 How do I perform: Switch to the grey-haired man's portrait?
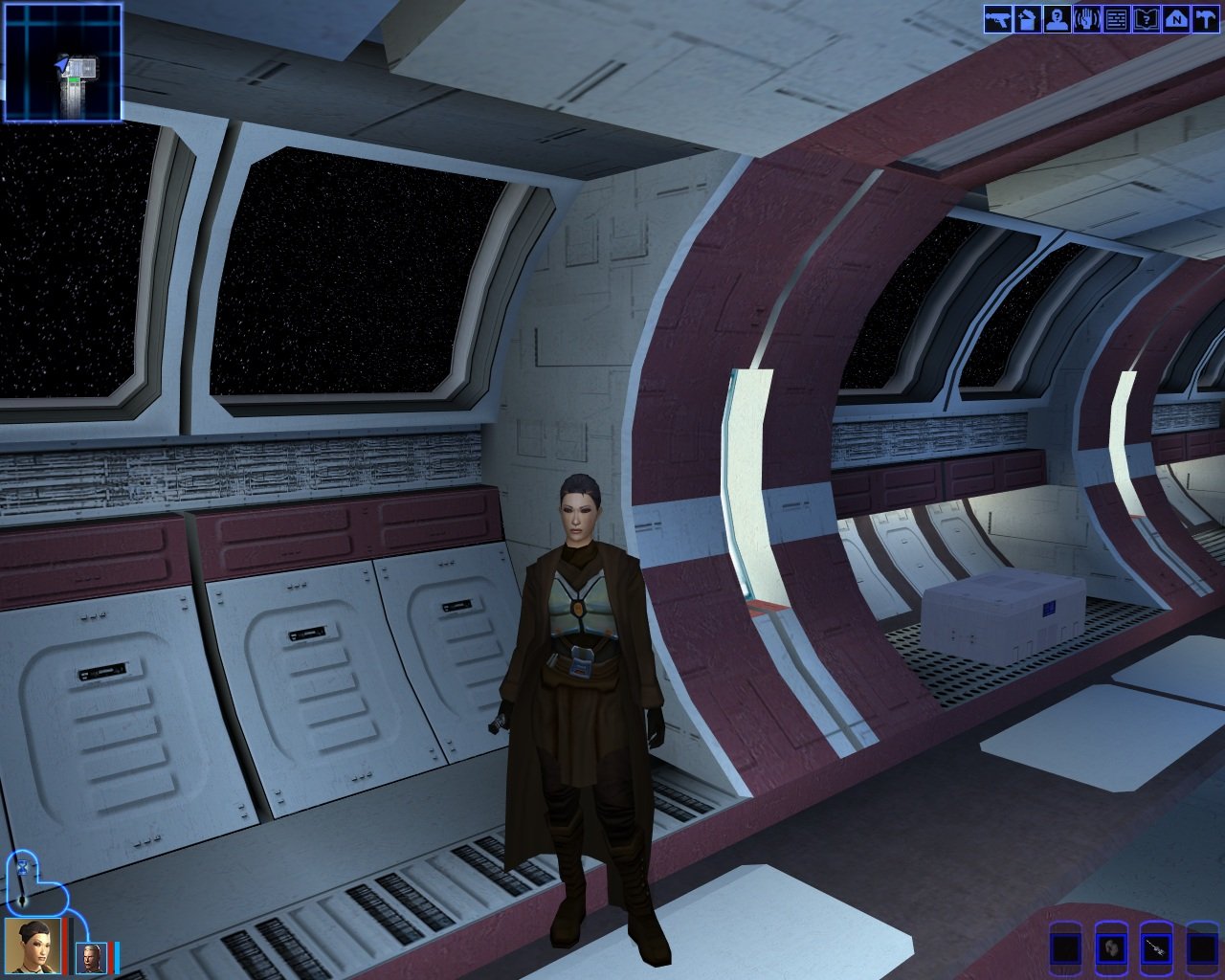tap(91, 958)
